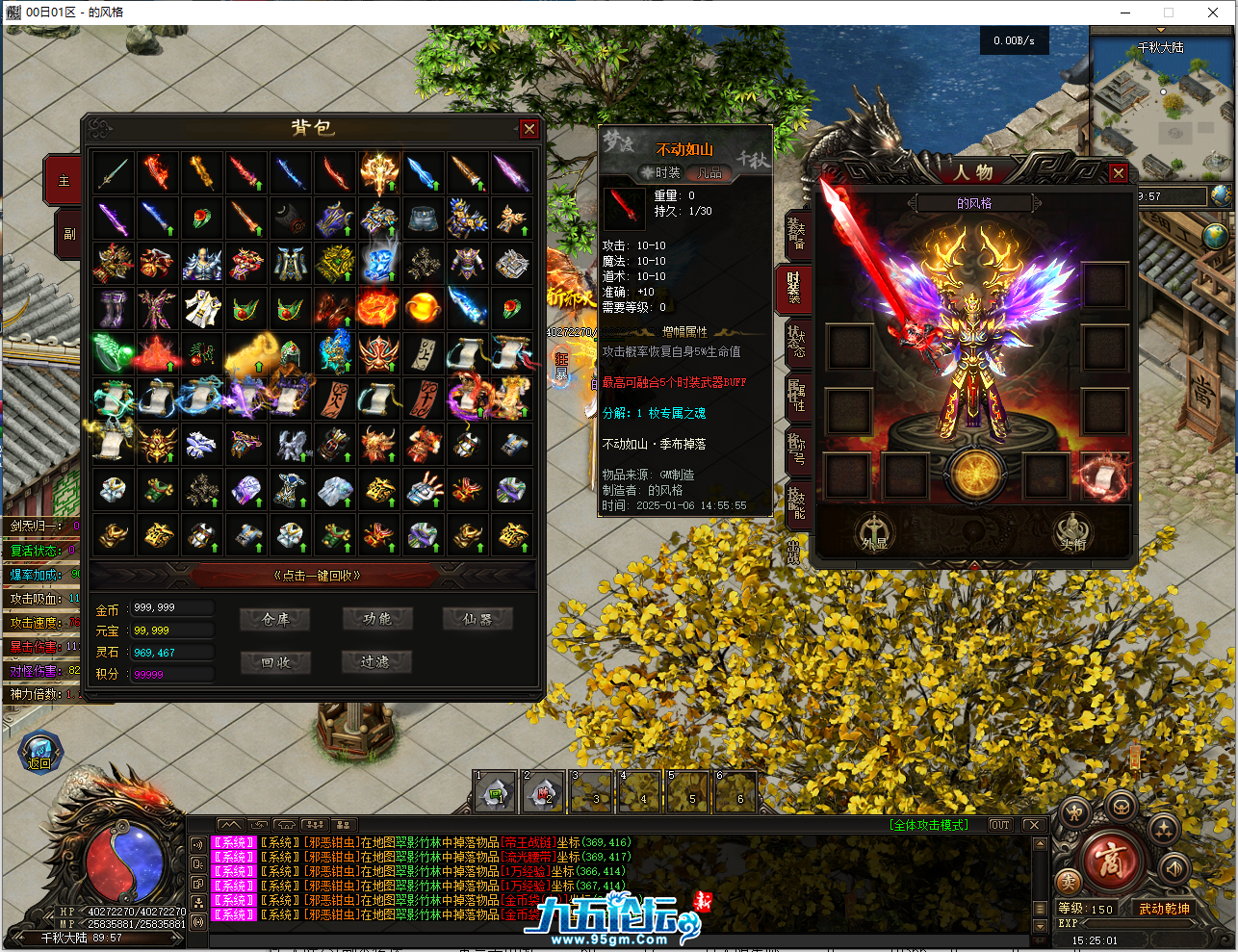
Task: Click the 功能 function button
Action: click(377, 619)
